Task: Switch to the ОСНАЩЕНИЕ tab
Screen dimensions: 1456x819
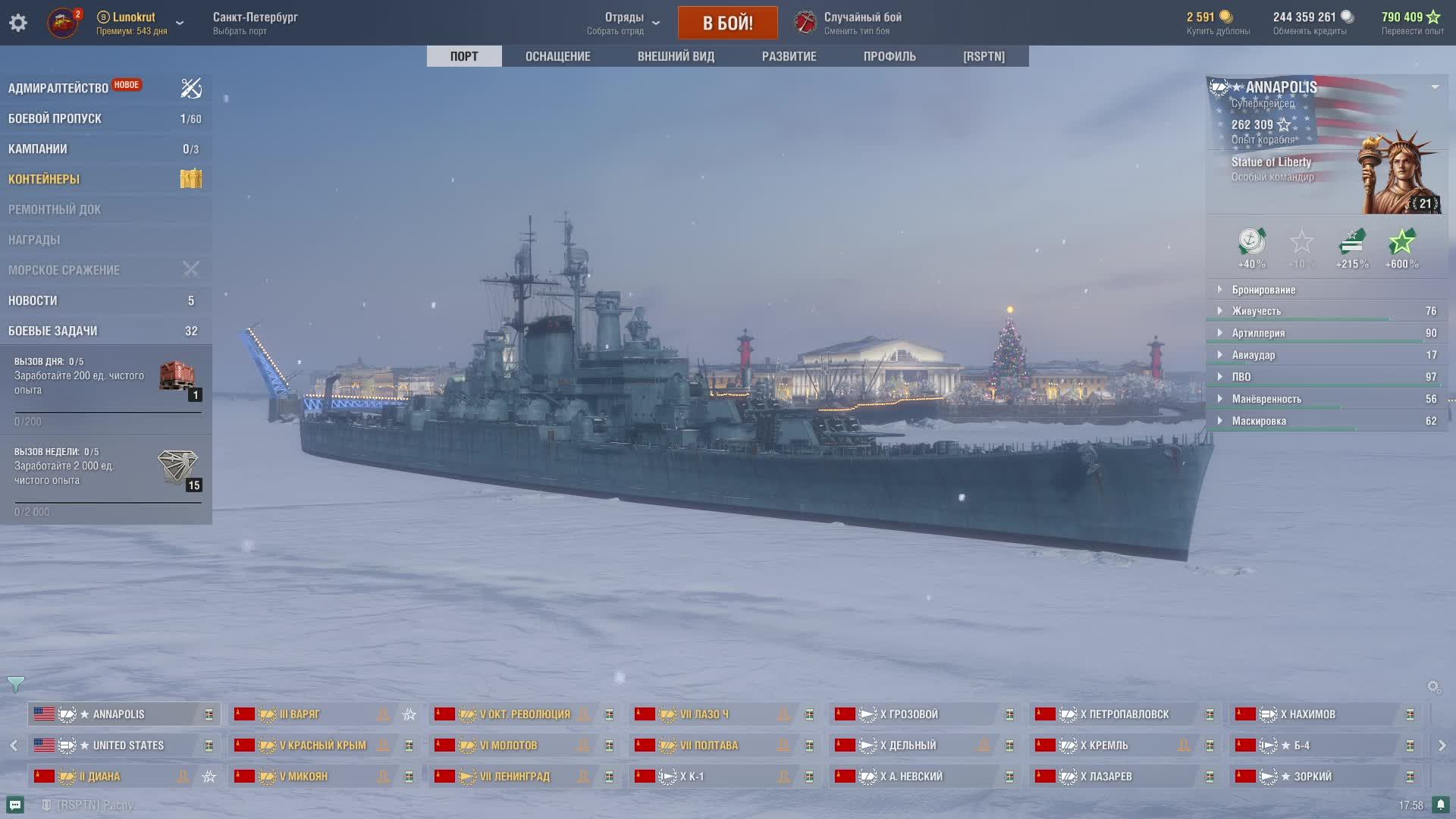Action: tap(557, 56)
